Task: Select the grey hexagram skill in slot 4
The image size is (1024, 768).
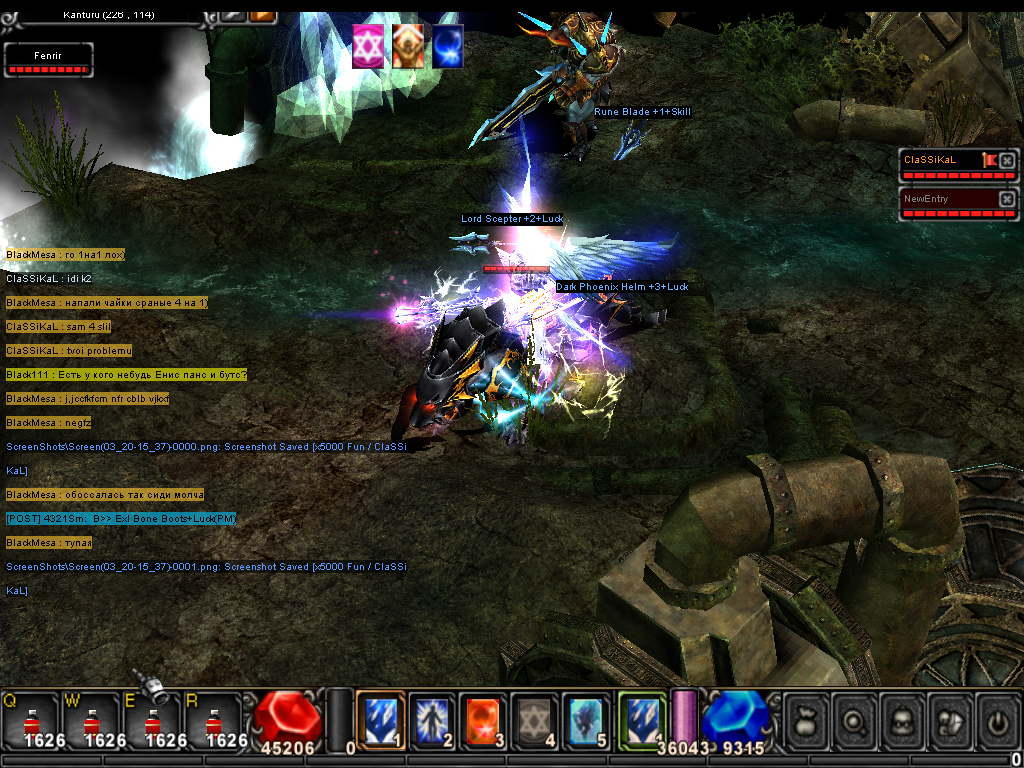Action: click(x=535, y=720)
